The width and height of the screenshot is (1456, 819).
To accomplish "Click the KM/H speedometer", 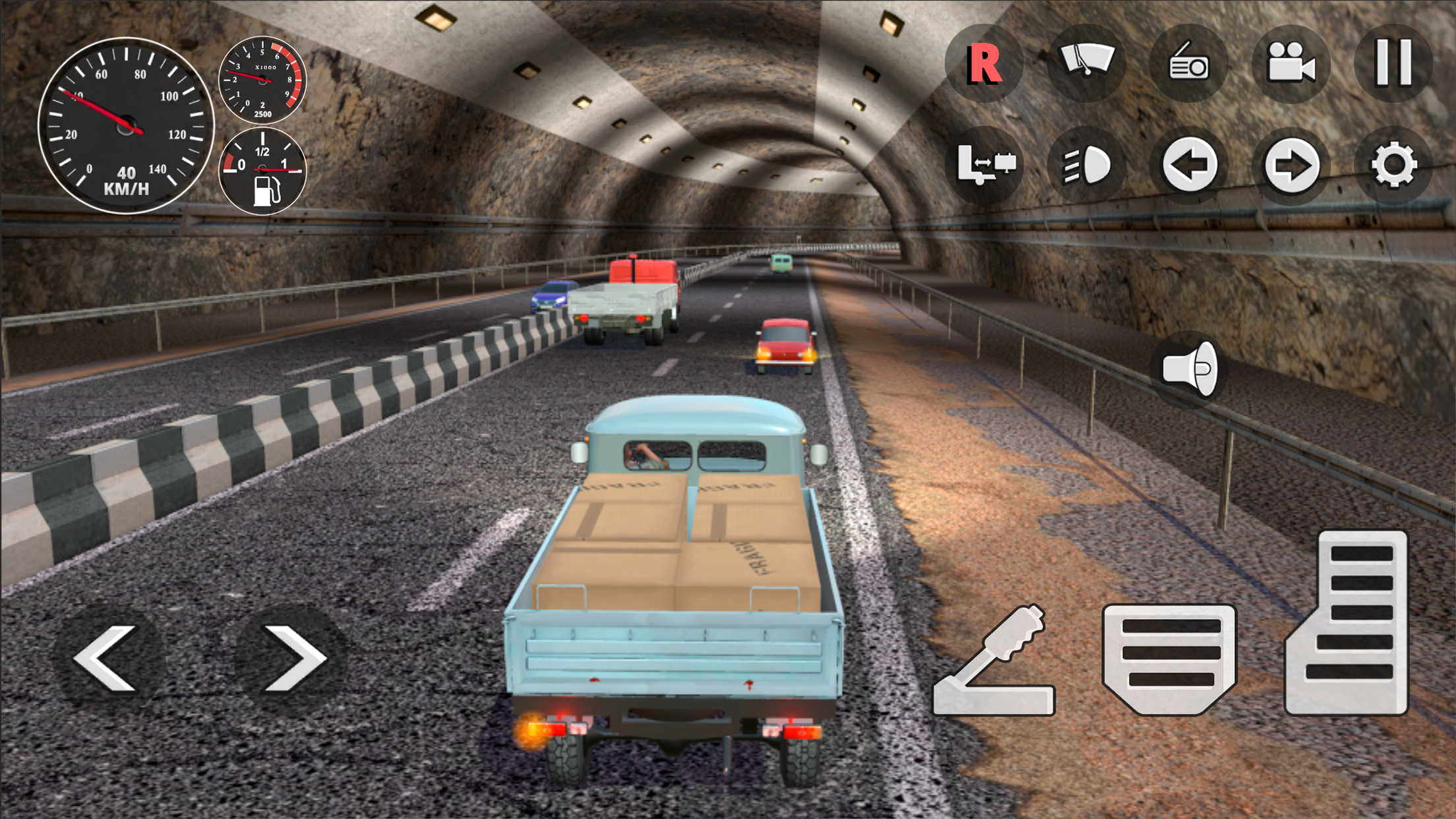I will pos(125,122).
